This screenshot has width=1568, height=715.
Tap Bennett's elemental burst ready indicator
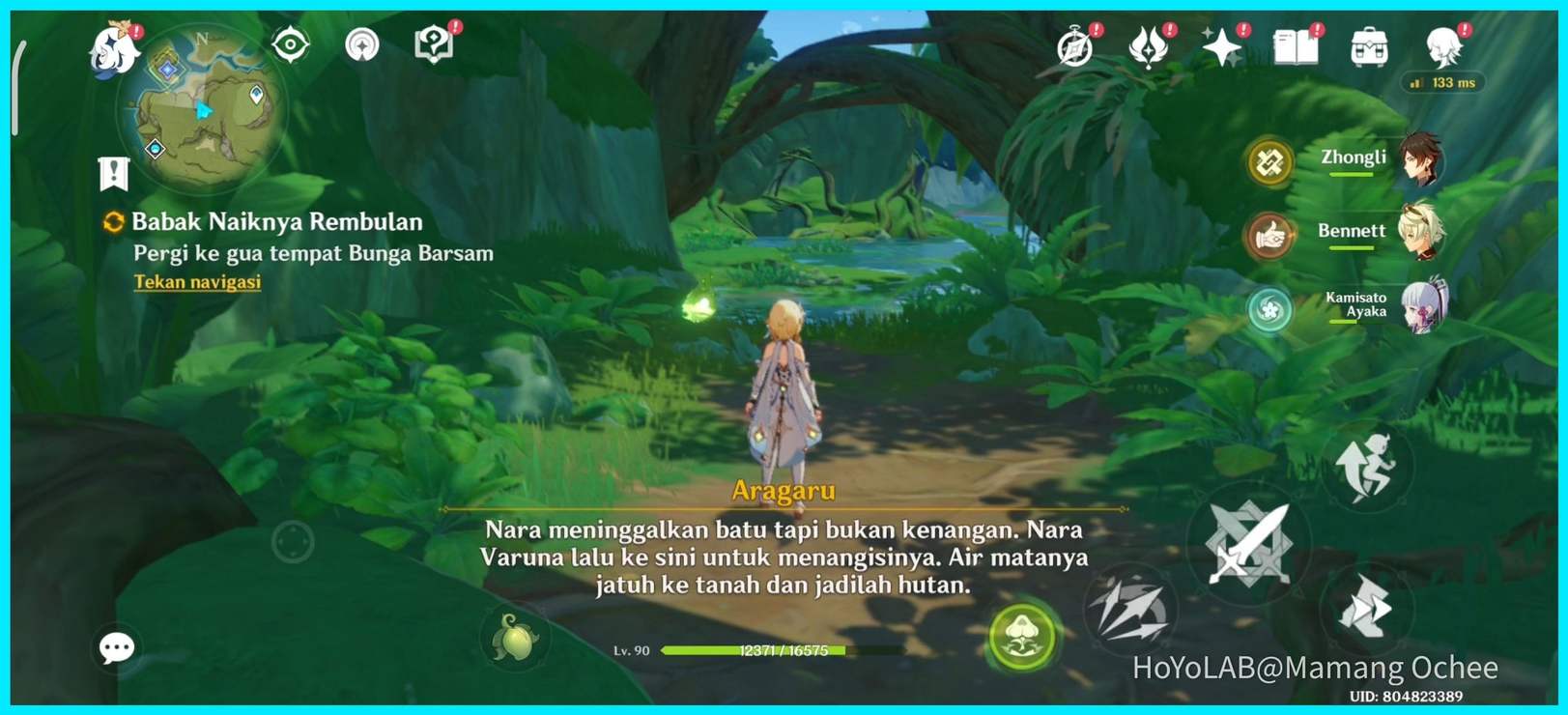pos(1269,235)
